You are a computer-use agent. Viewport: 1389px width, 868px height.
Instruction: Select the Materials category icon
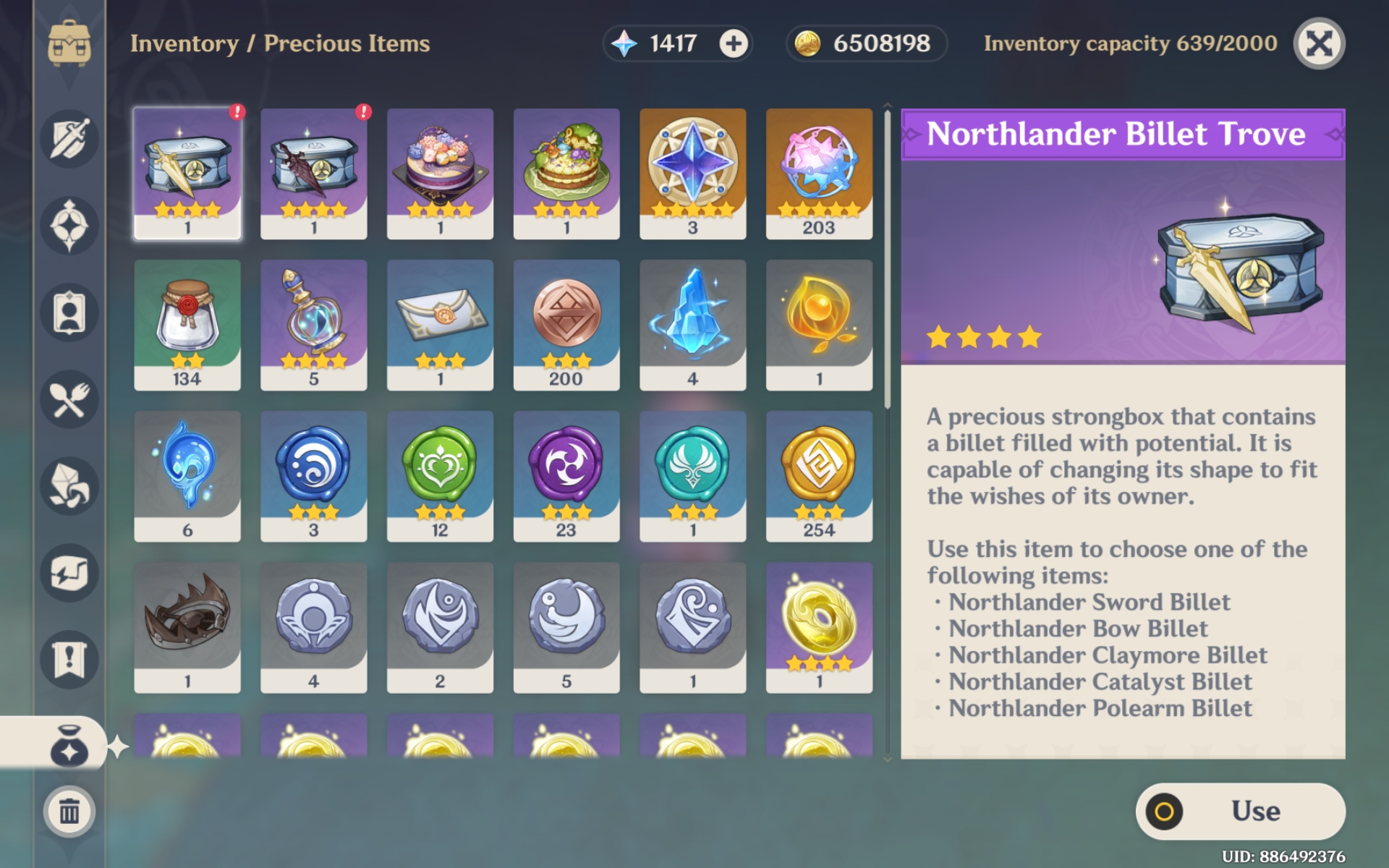[69, 486]
